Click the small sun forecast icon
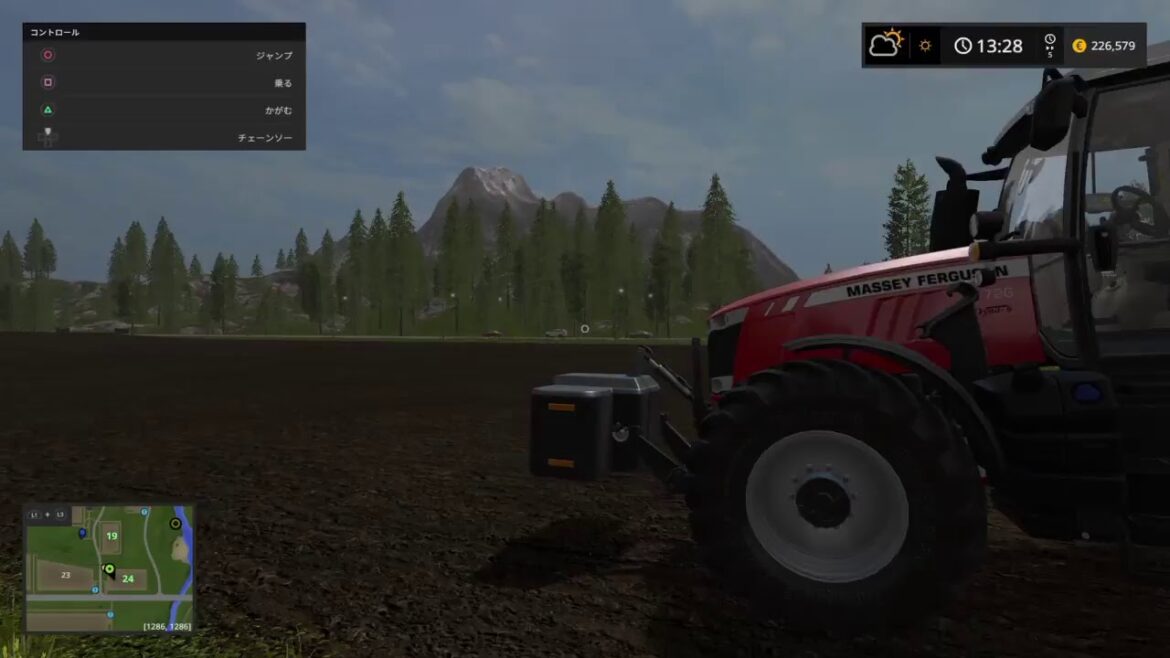1170x658 pixels. pos(925,46)
